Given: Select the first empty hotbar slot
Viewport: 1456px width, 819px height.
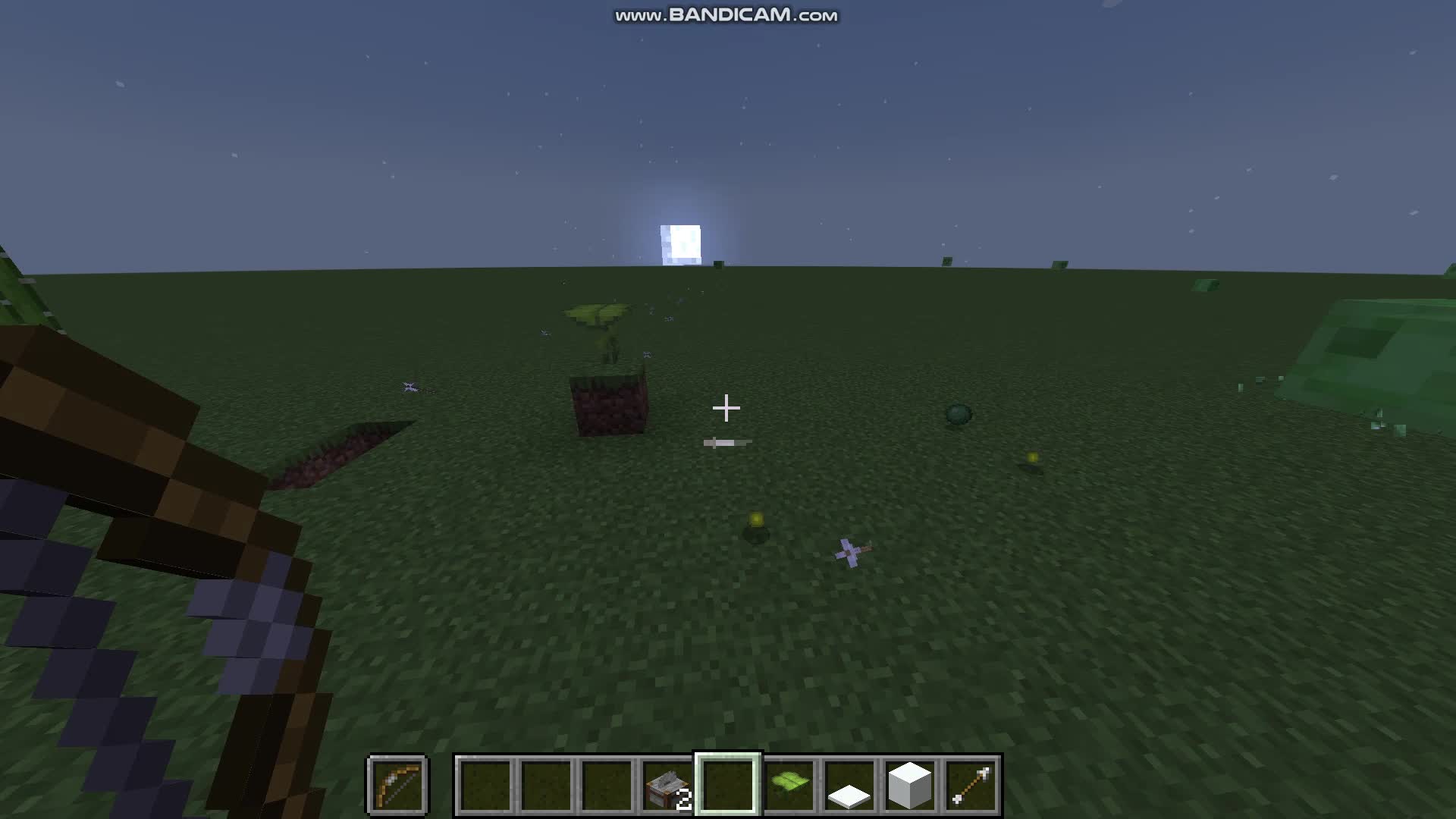Looking at the screenshot, I should [x=485, y=787].
